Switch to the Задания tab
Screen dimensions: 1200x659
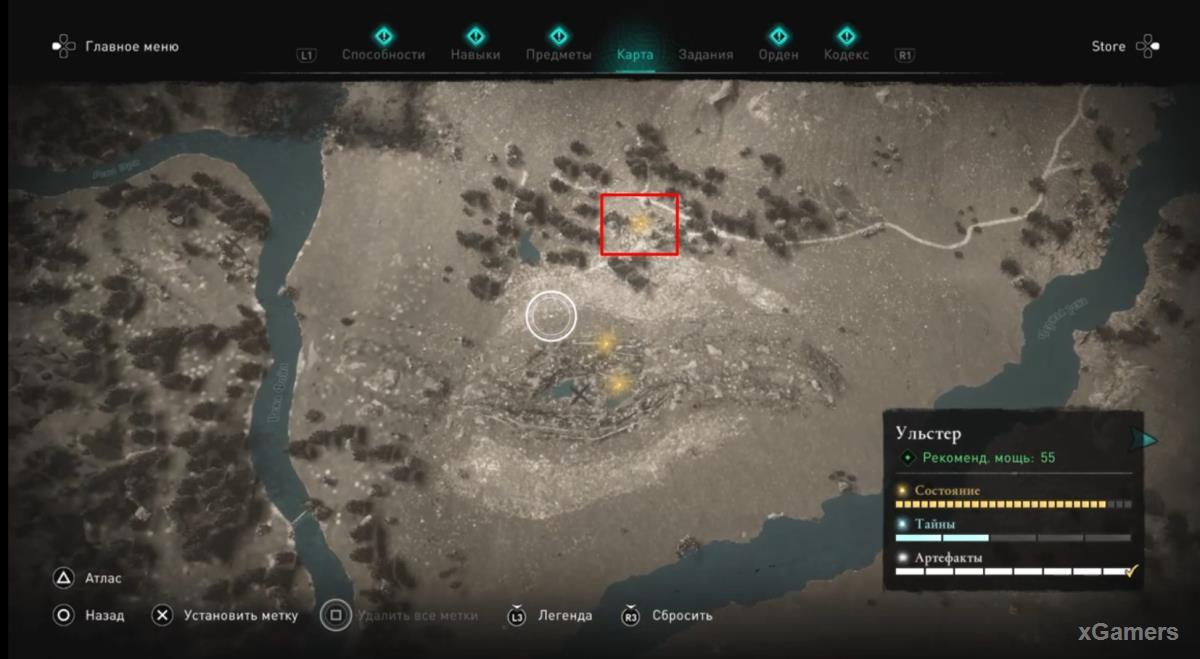705,55
